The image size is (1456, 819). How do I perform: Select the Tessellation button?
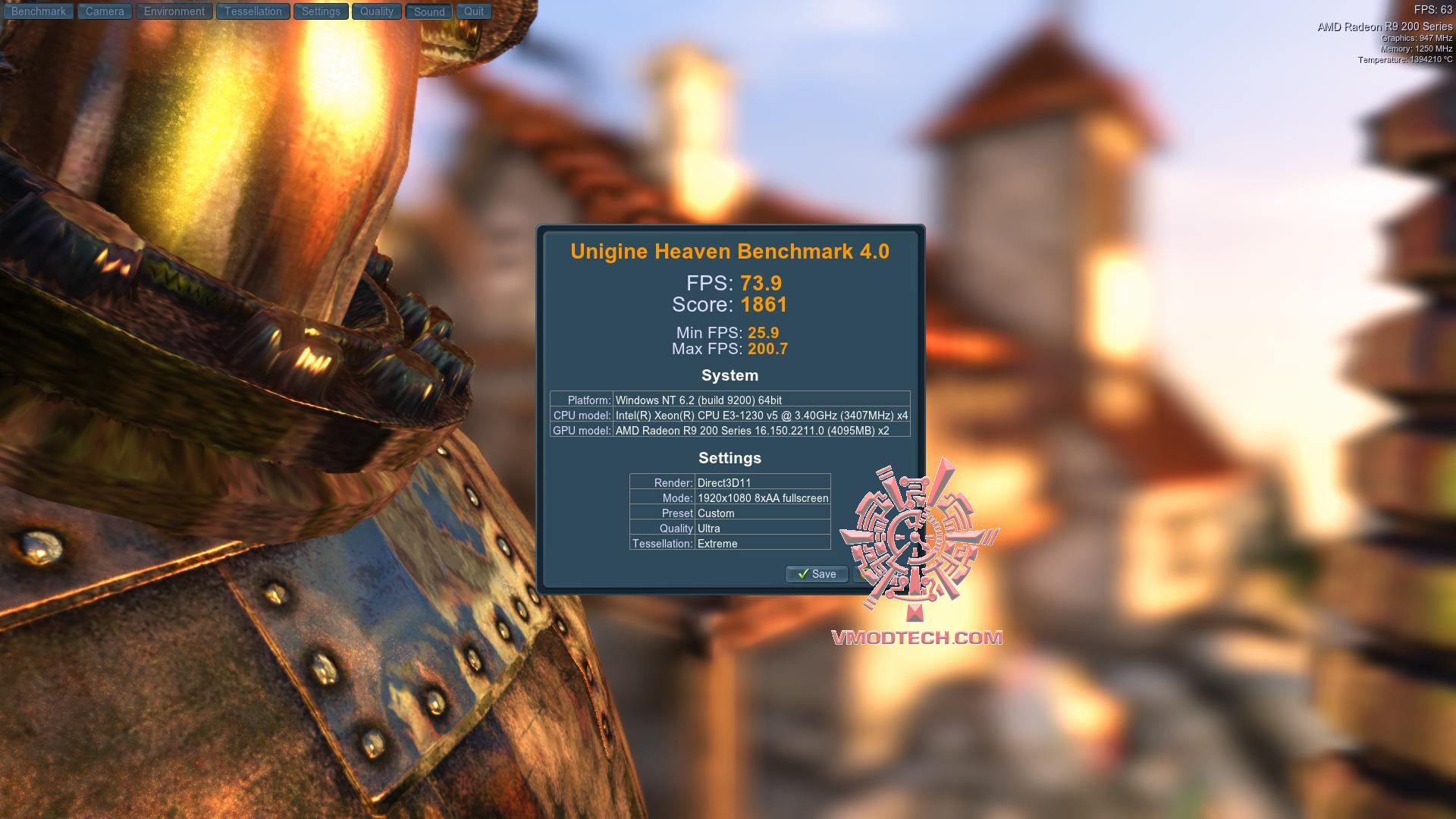coord(253,11)
